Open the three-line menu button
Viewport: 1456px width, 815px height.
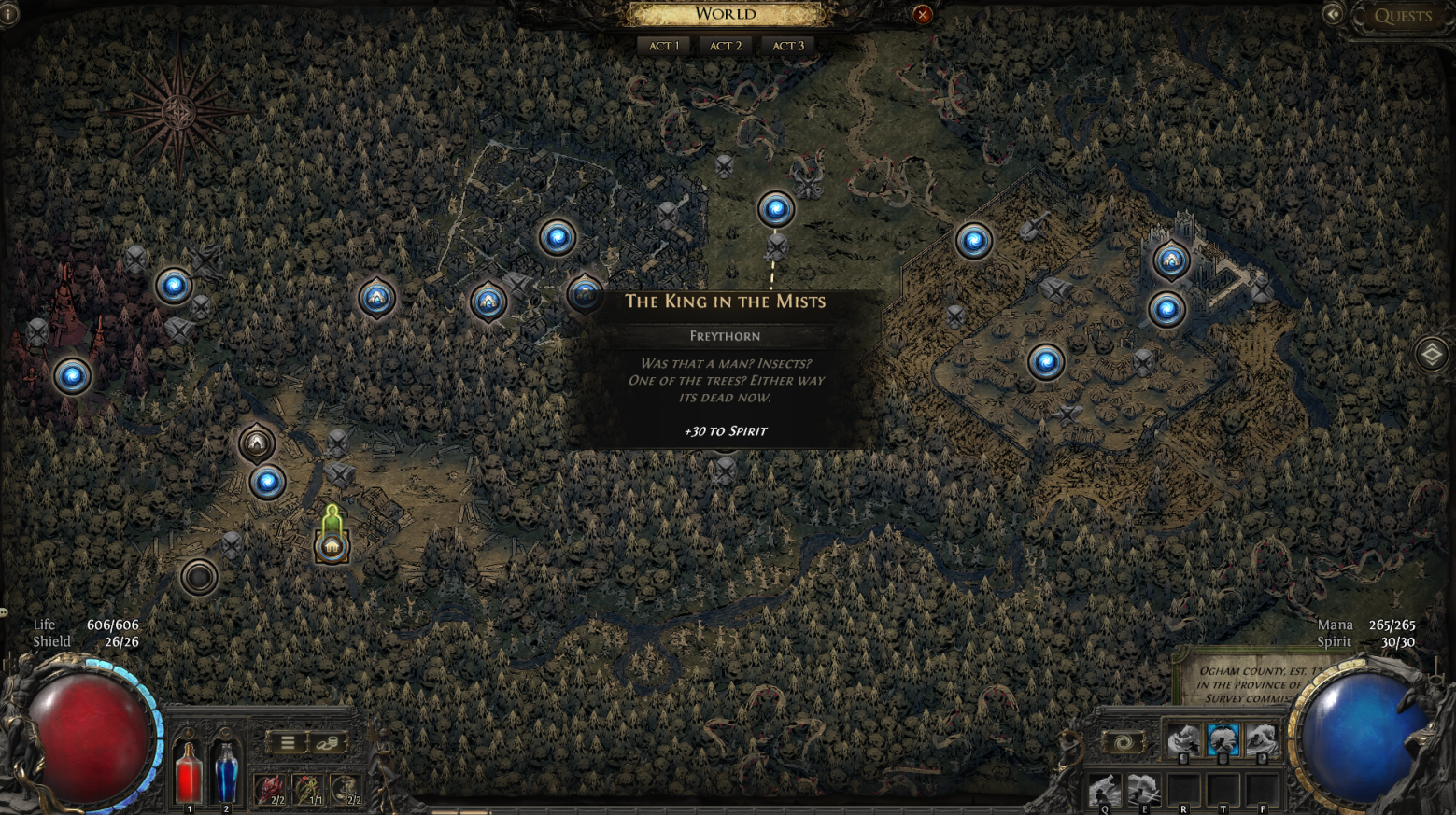tap(288, 742)
